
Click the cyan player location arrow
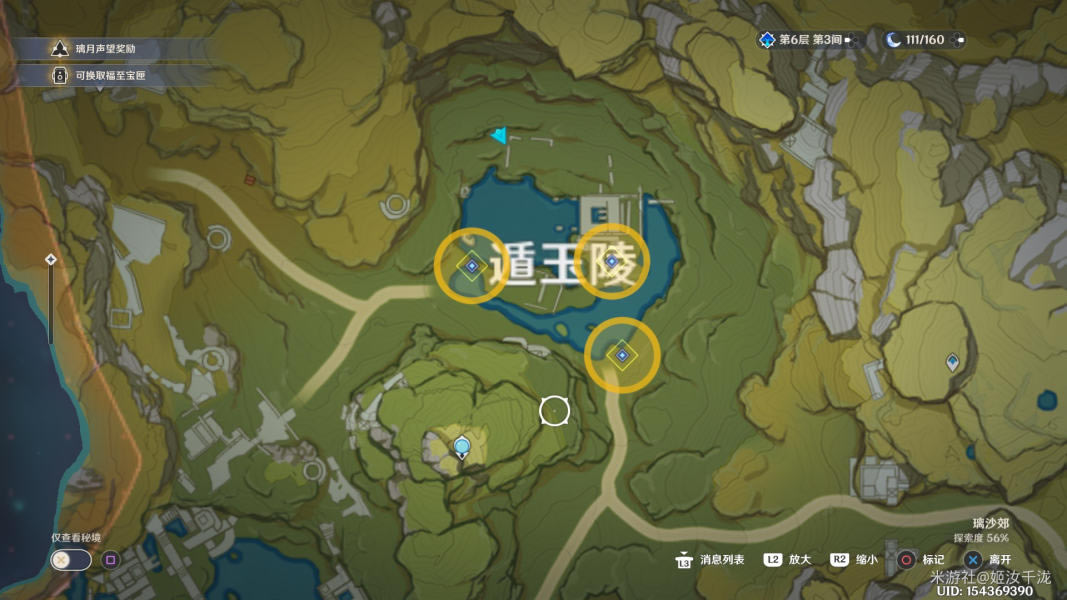499,136
